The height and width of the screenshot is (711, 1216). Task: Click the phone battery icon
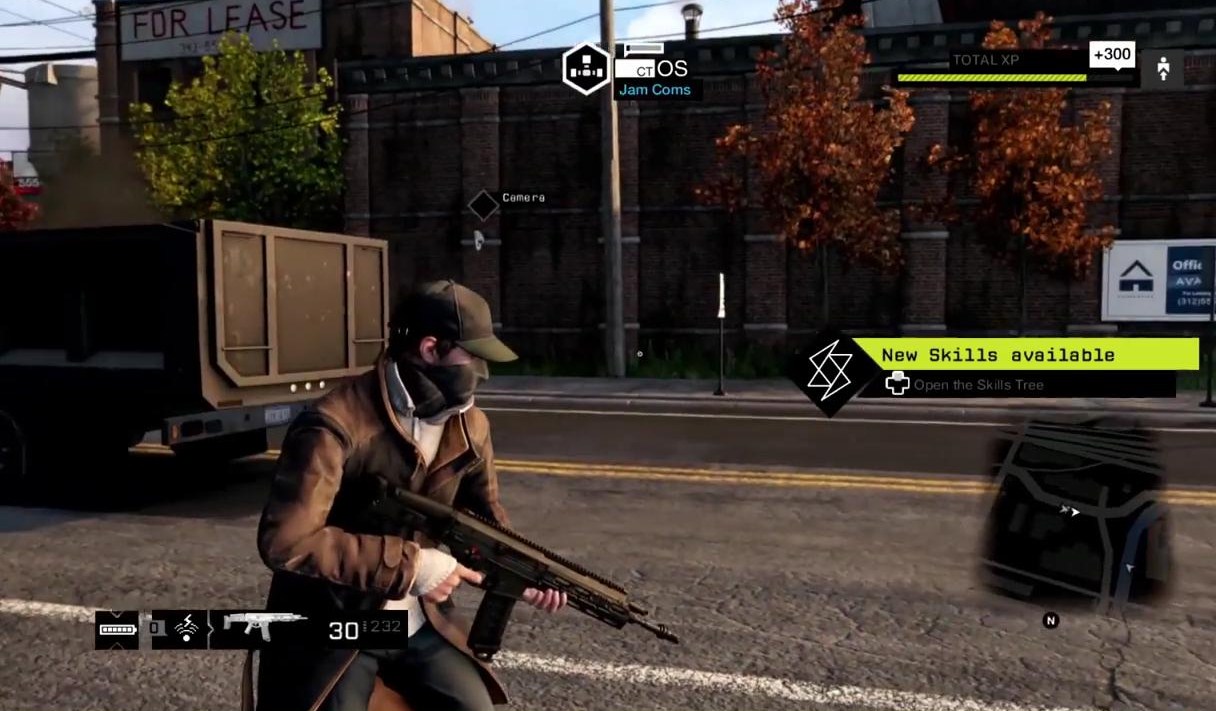pyautogui.click(x=117, y=630)
